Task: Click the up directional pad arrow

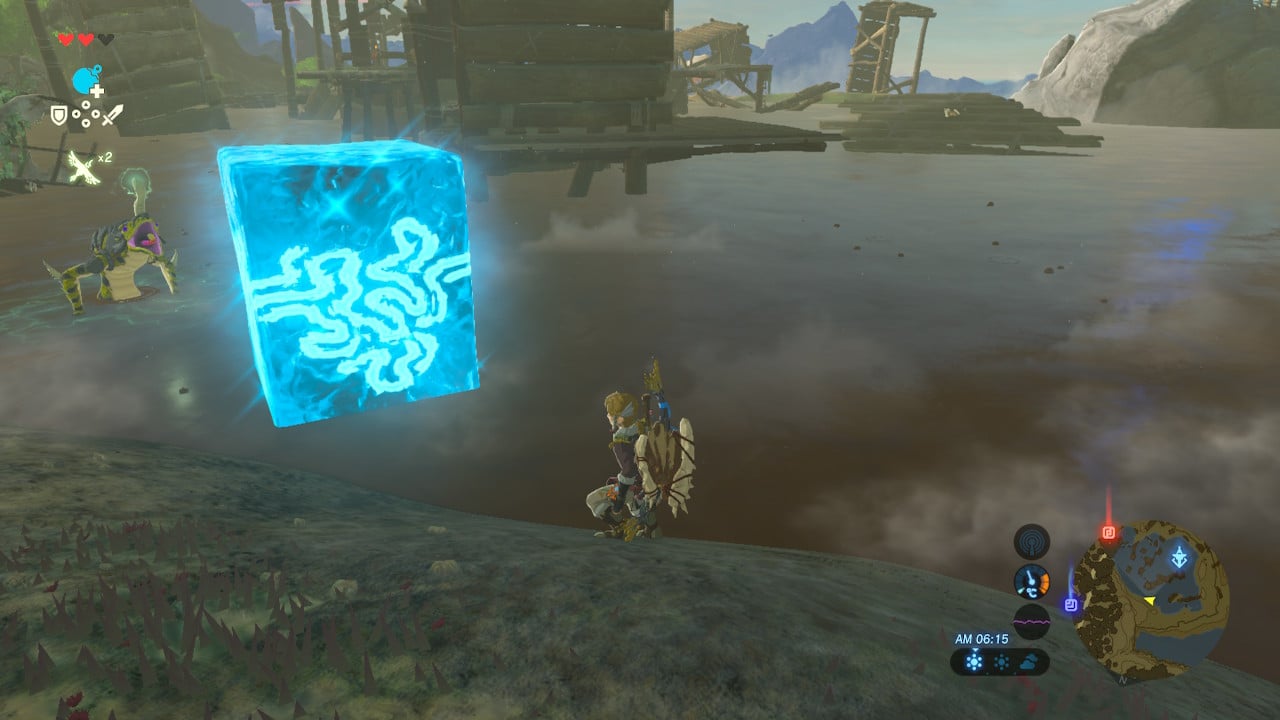Action: (x=86, y=105)
